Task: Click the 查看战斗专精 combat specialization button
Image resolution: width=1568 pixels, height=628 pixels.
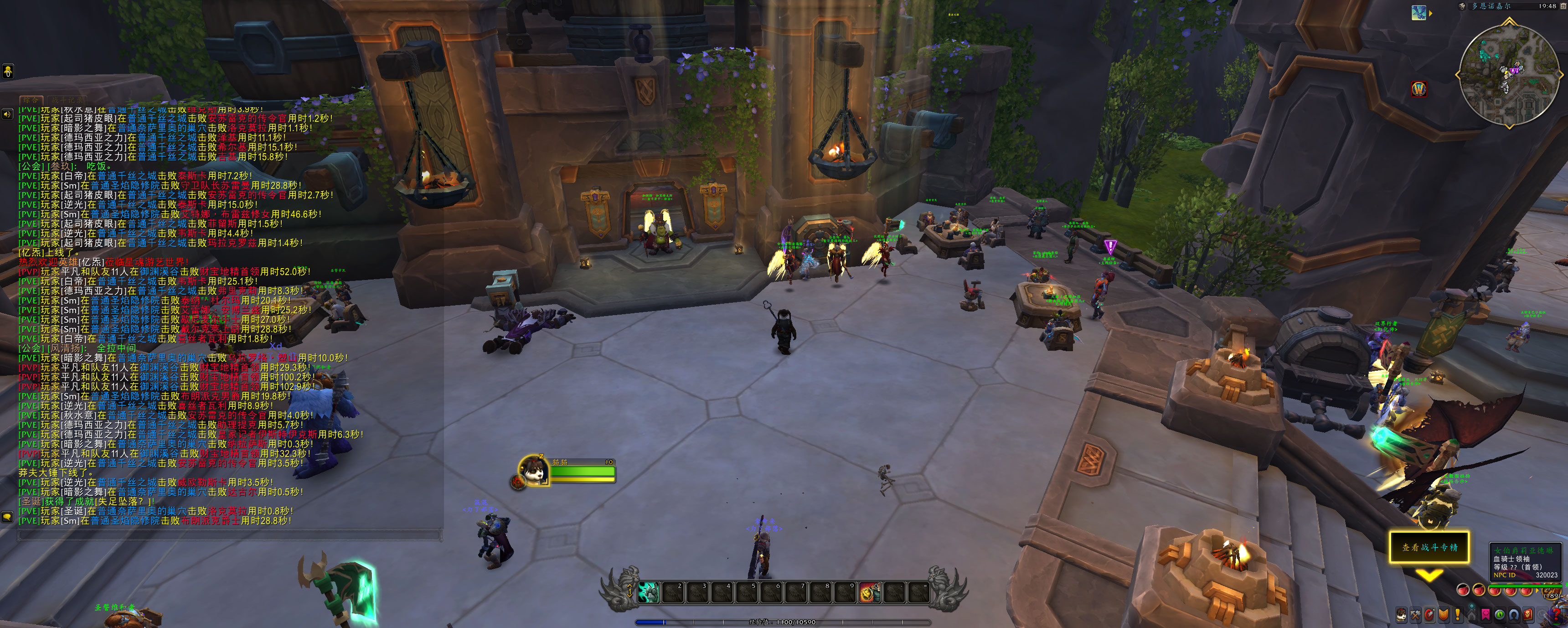Action: [1429, 547]
